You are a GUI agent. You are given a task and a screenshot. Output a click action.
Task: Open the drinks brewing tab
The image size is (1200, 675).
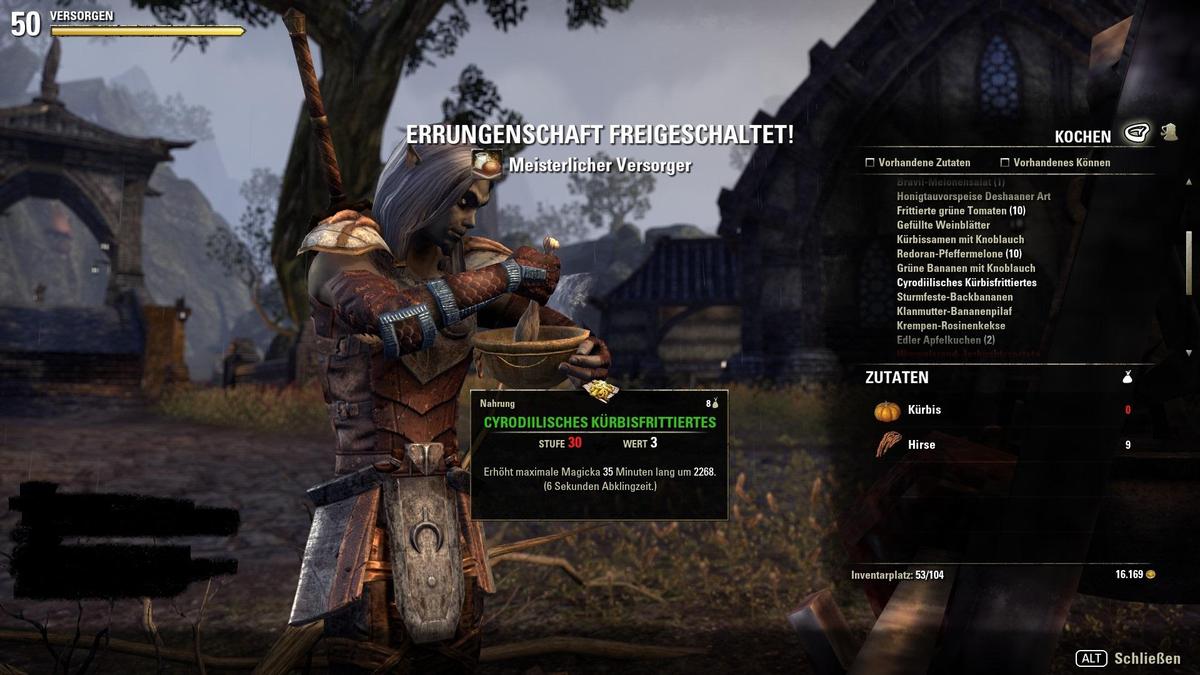1168,132
